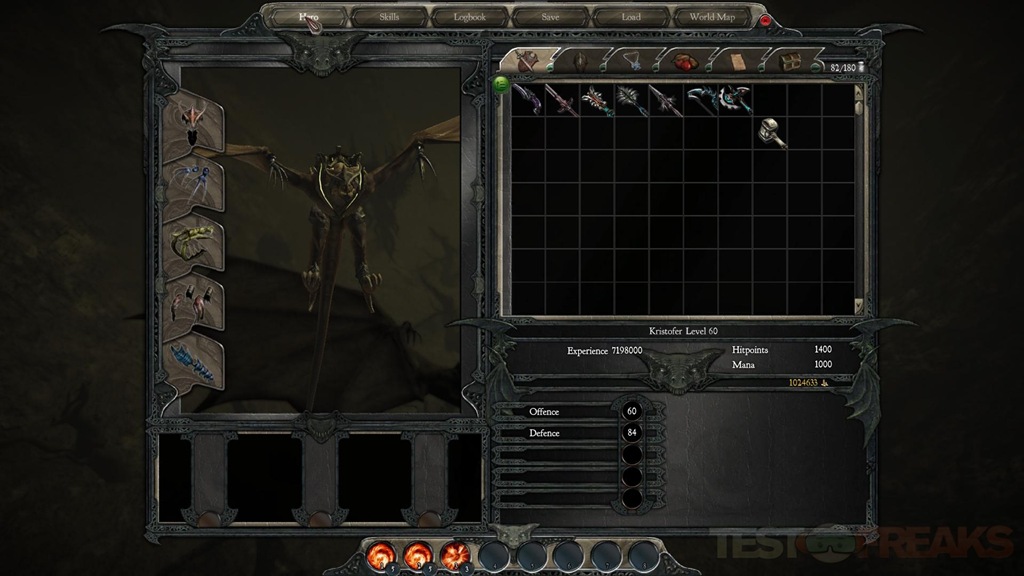Viewport: 1024px width, 576px height.
Task: Switch to the Logbook tab
Action: [x=470, y=17]
